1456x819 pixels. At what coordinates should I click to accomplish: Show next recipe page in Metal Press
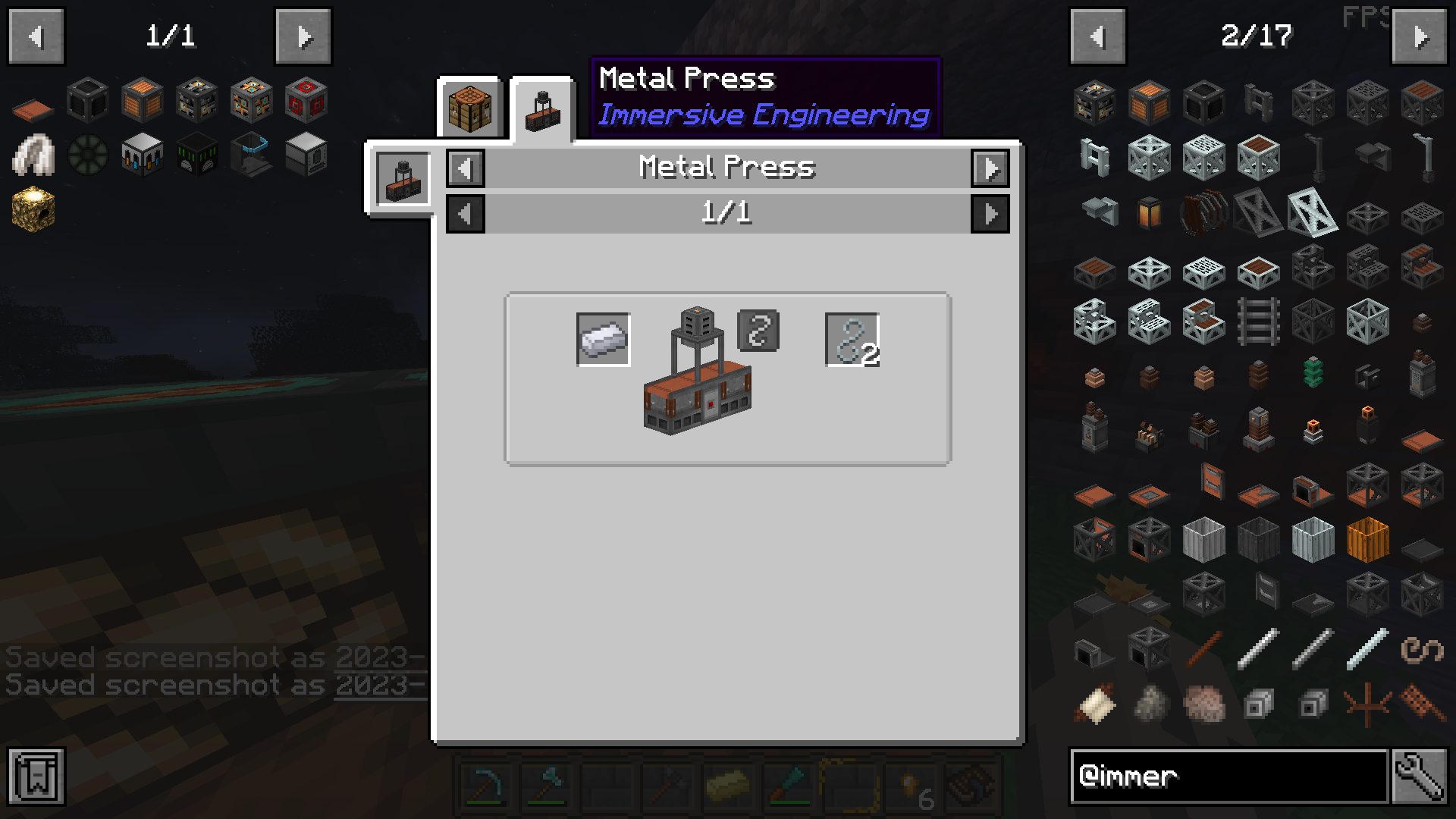(x=990, y=214)
